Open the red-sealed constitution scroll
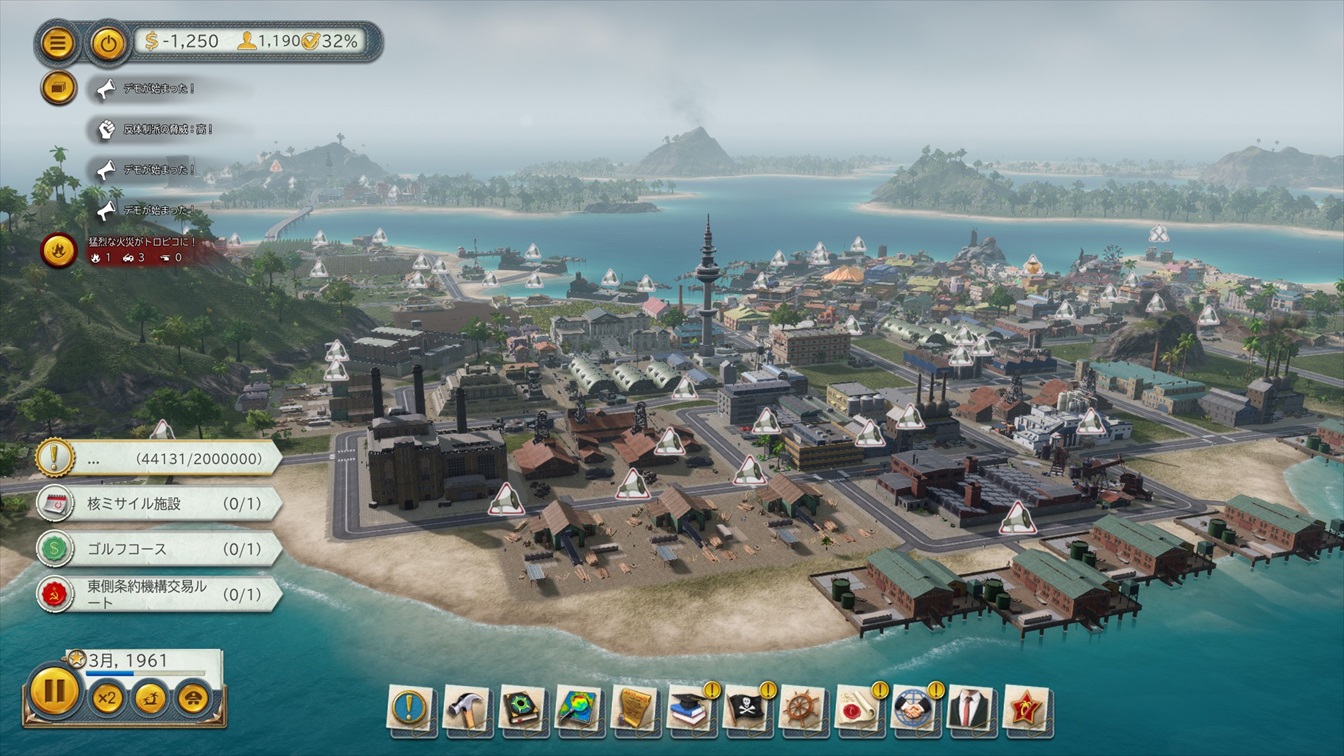Image resolution: width=1344 pixels, height=756 pixels. click(858, 708)
